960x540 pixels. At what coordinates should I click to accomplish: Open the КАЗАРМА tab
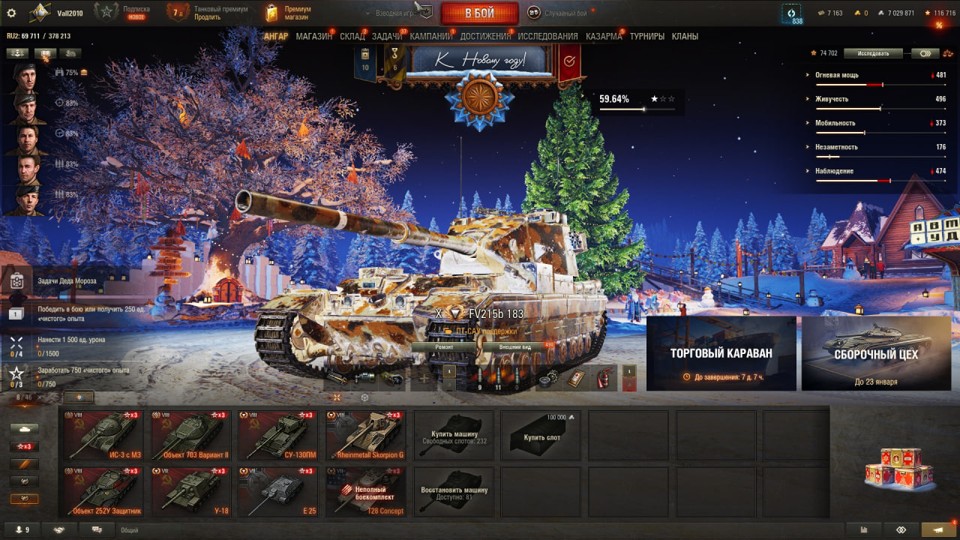pyautogui.click(x=603, y=37)
